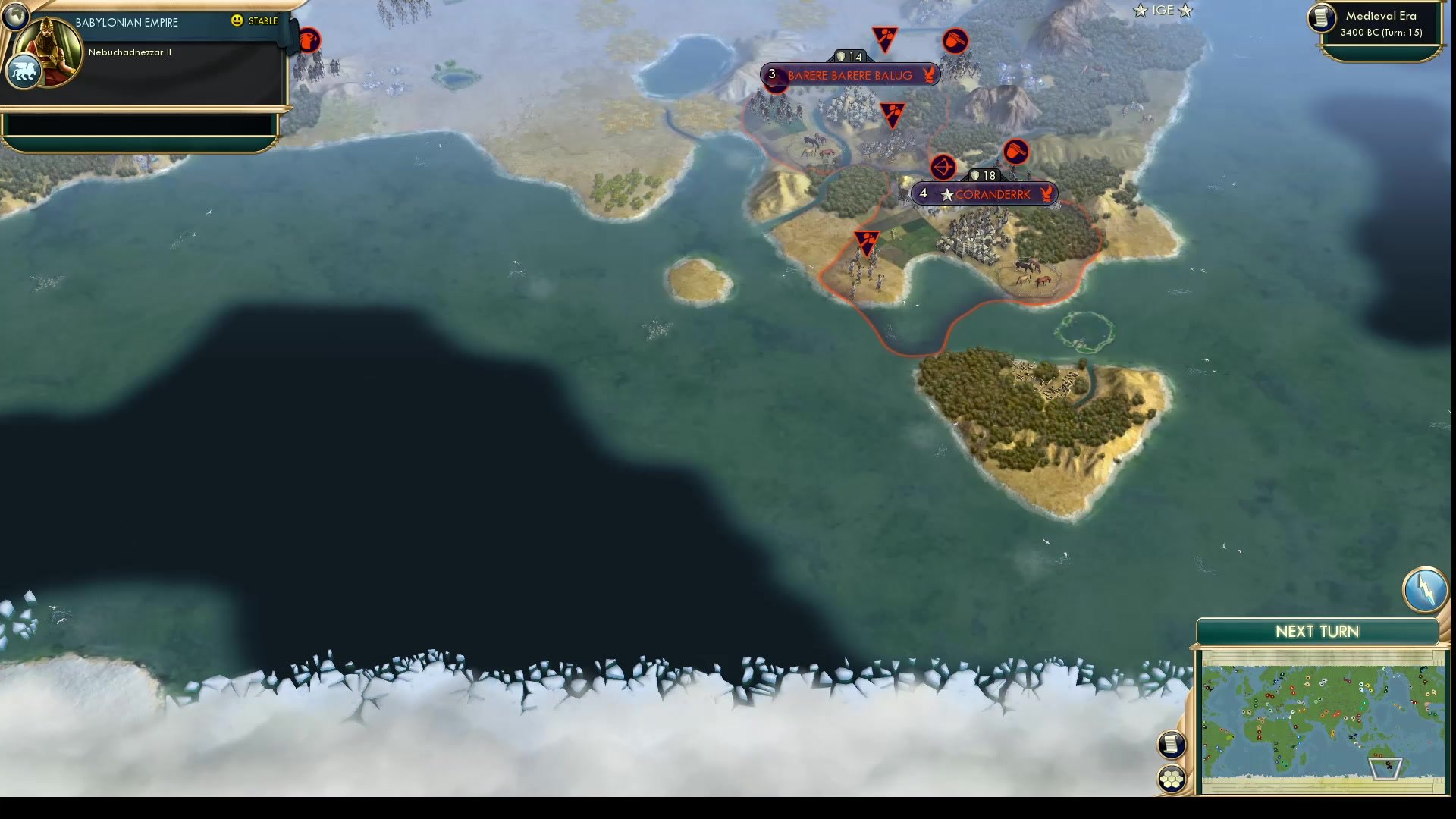1456x819 pixels.
Task: Click the Babylonian Empire title banner
Action: pyautogui.click(x=125, y=22)
